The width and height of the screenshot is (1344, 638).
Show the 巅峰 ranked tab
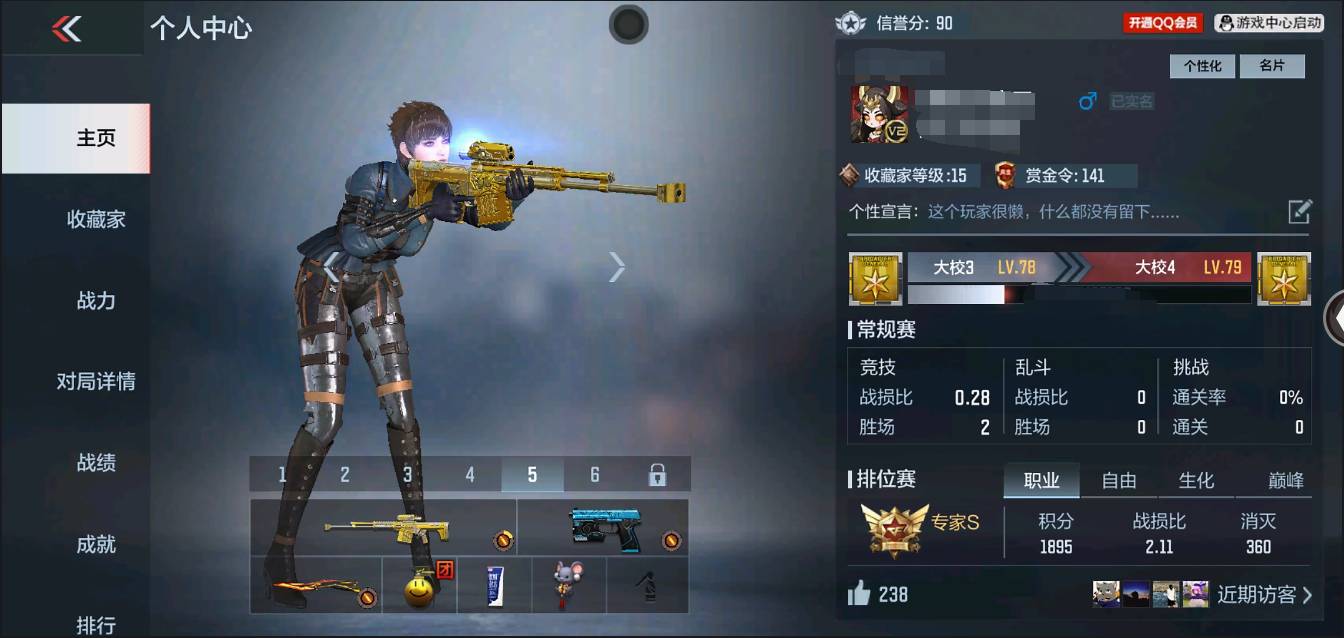[x=1286, y=481]
